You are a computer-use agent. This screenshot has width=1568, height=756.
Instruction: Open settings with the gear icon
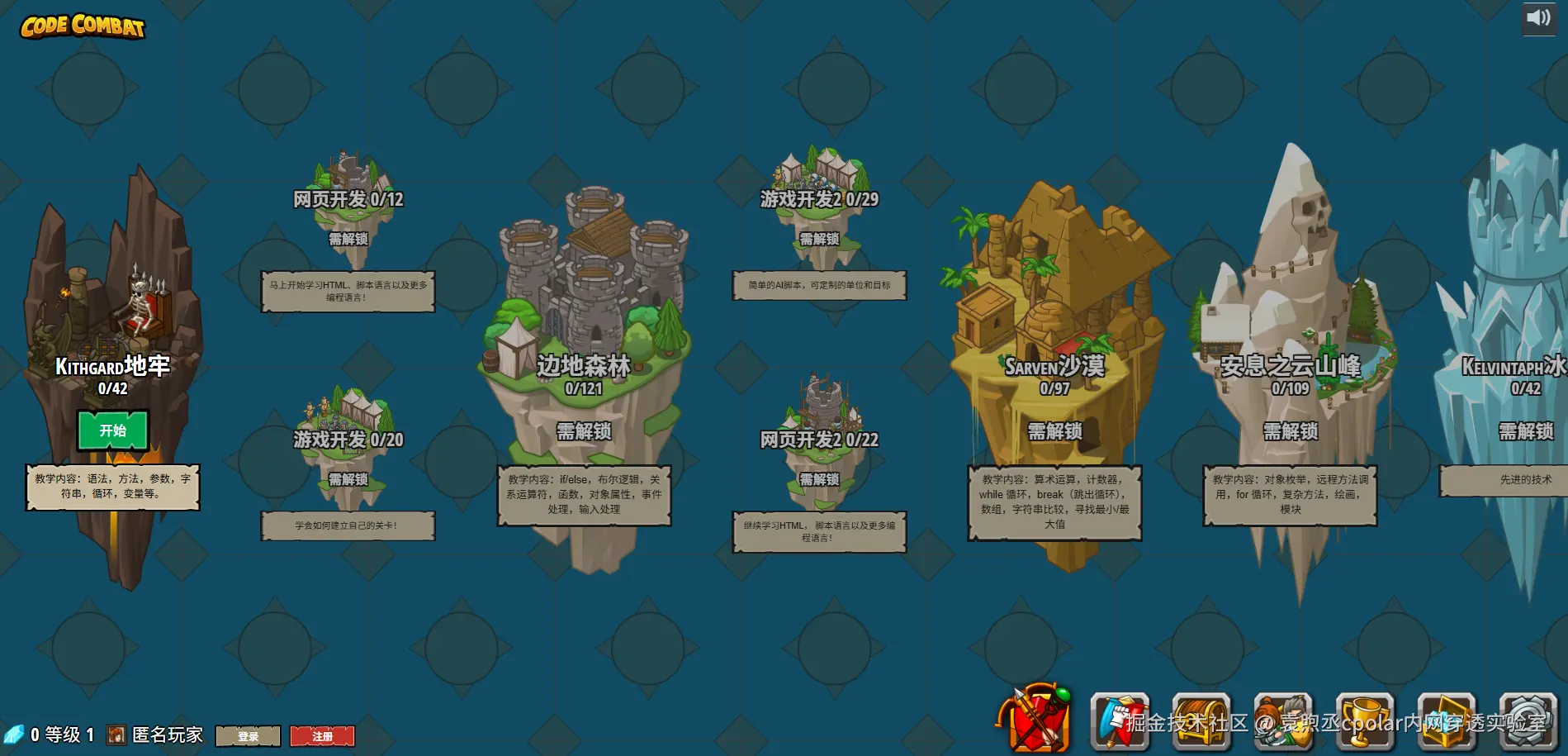1528,722
